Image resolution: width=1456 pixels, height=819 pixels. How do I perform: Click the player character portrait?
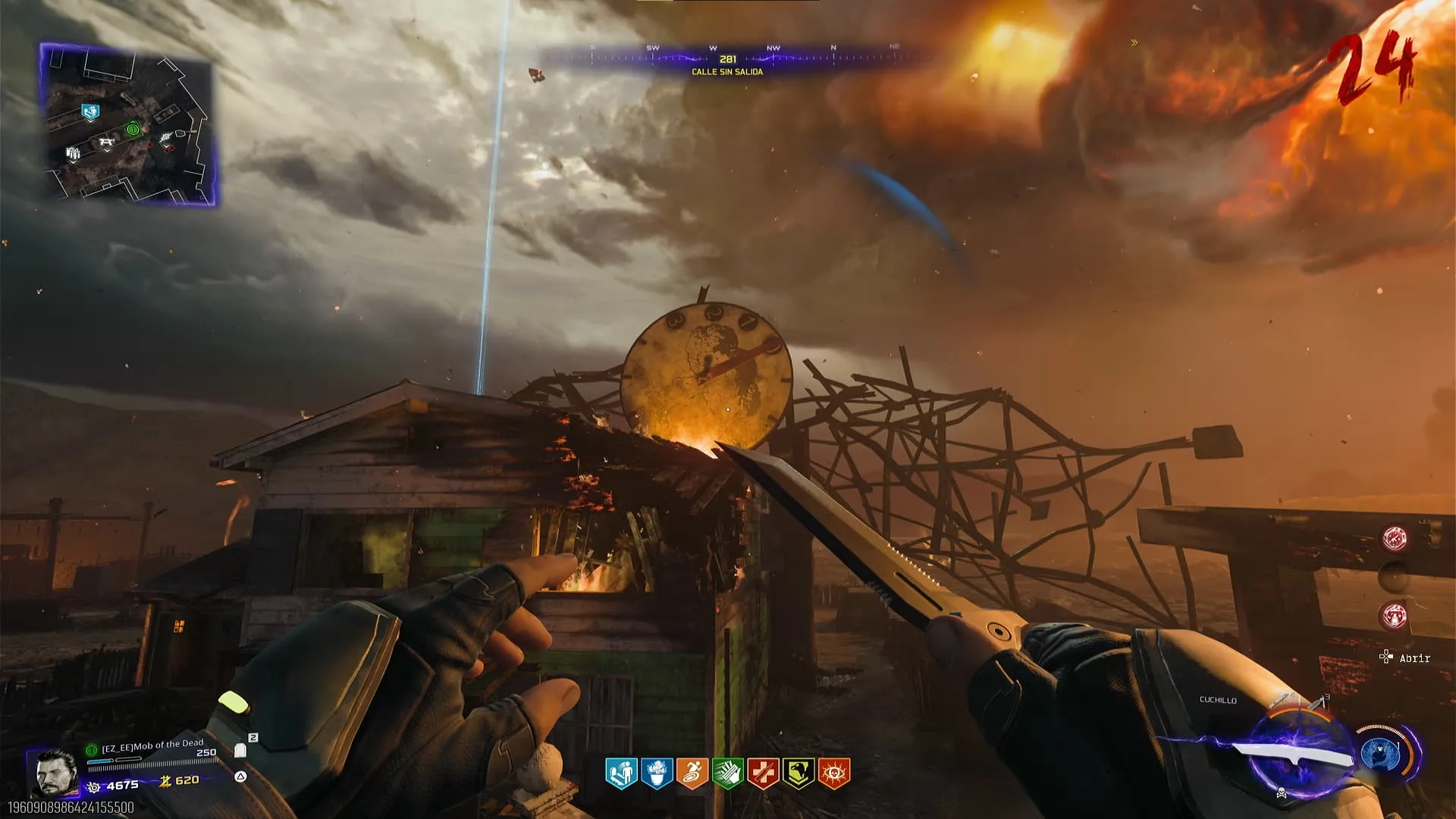coord(56,772)
